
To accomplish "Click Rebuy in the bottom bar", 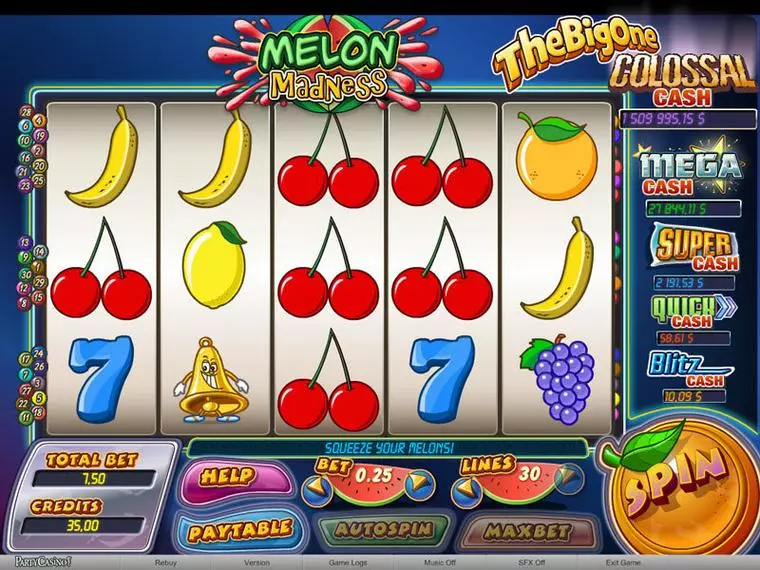I will pyautogui.click(x=166, y=563).
